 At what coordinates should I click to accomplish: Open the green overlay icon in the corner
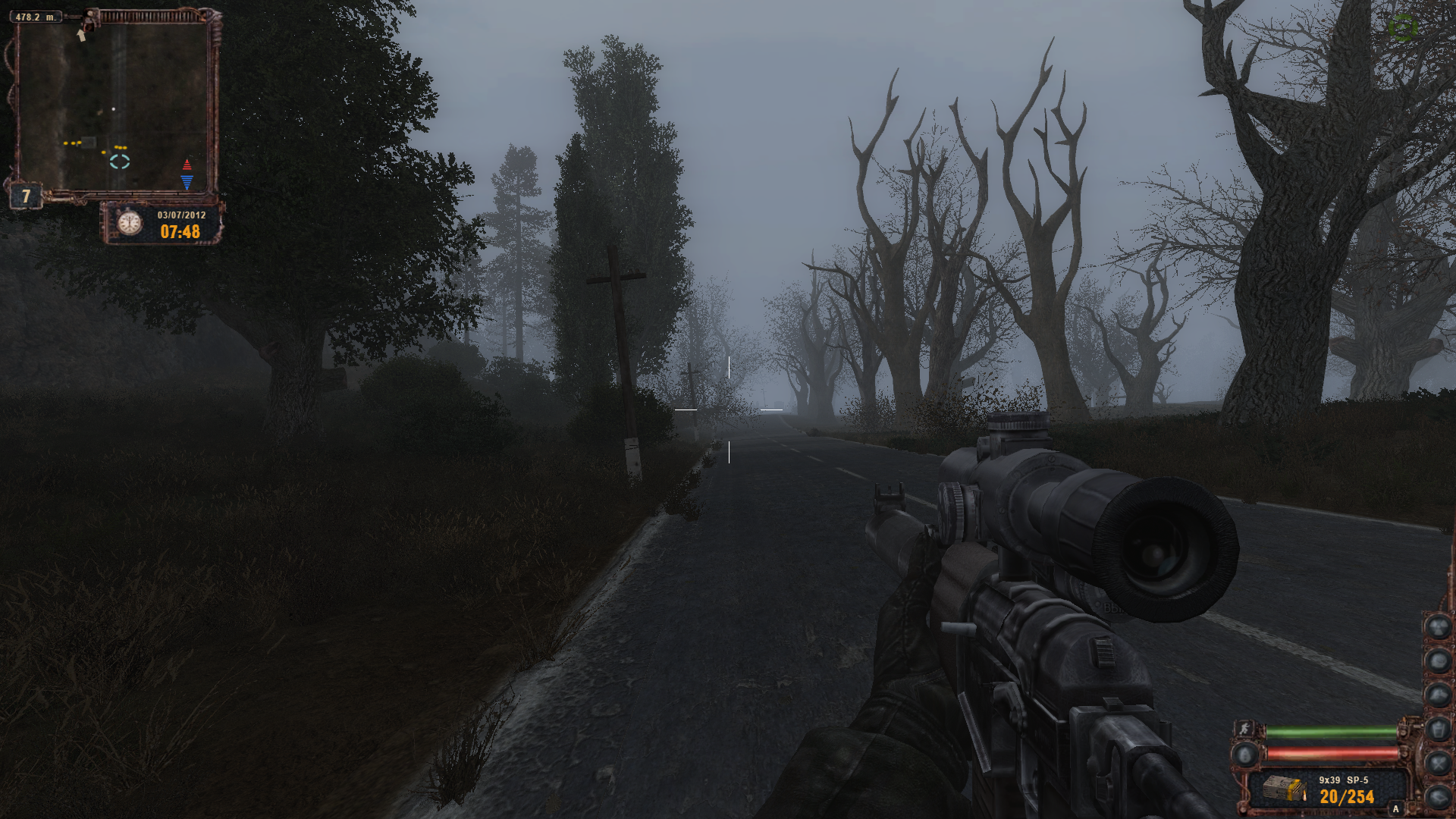(x=1403, y=28)
